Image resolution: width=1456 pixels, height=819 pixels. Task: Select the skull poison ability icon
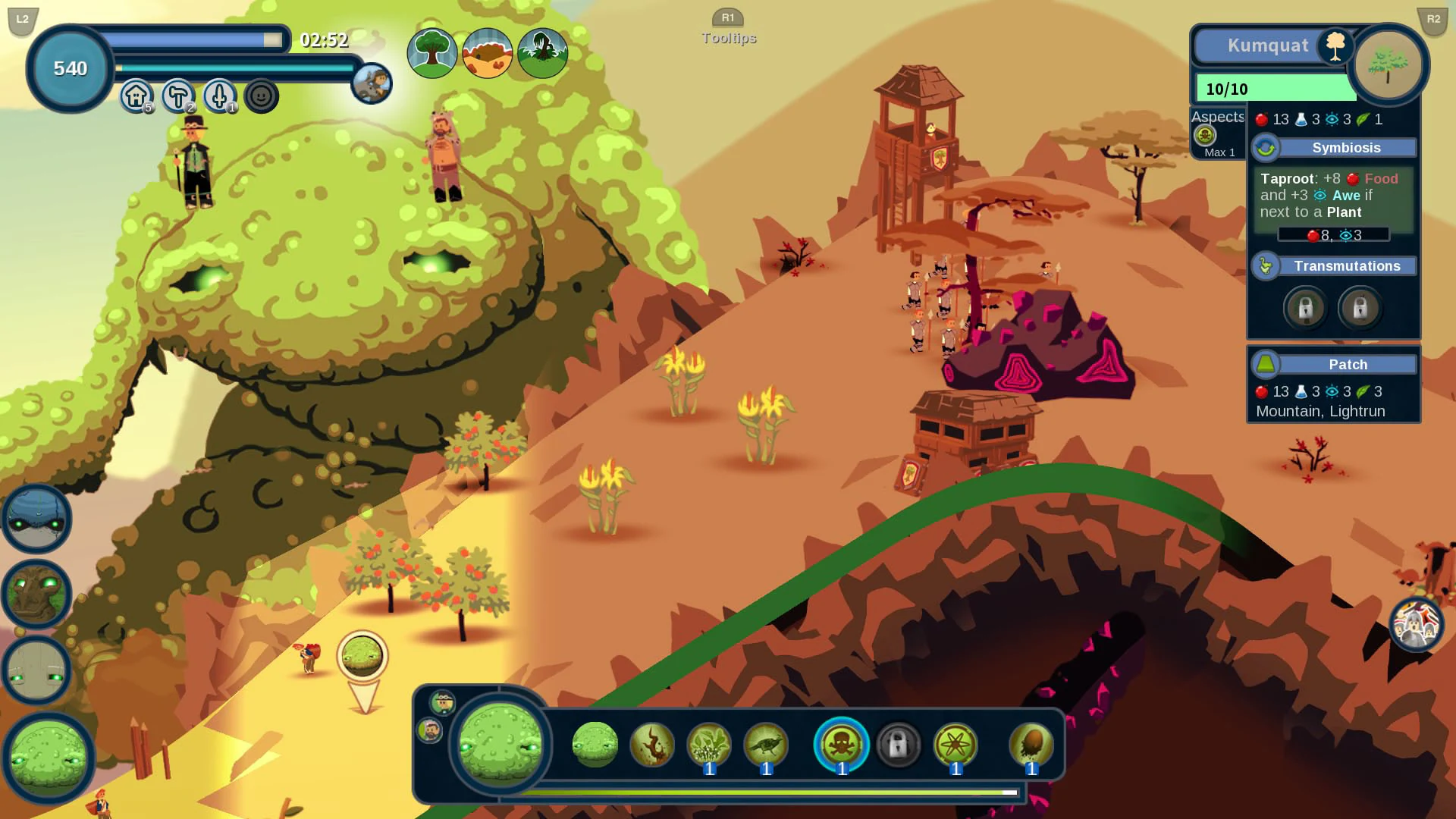(x=842, y=745)
